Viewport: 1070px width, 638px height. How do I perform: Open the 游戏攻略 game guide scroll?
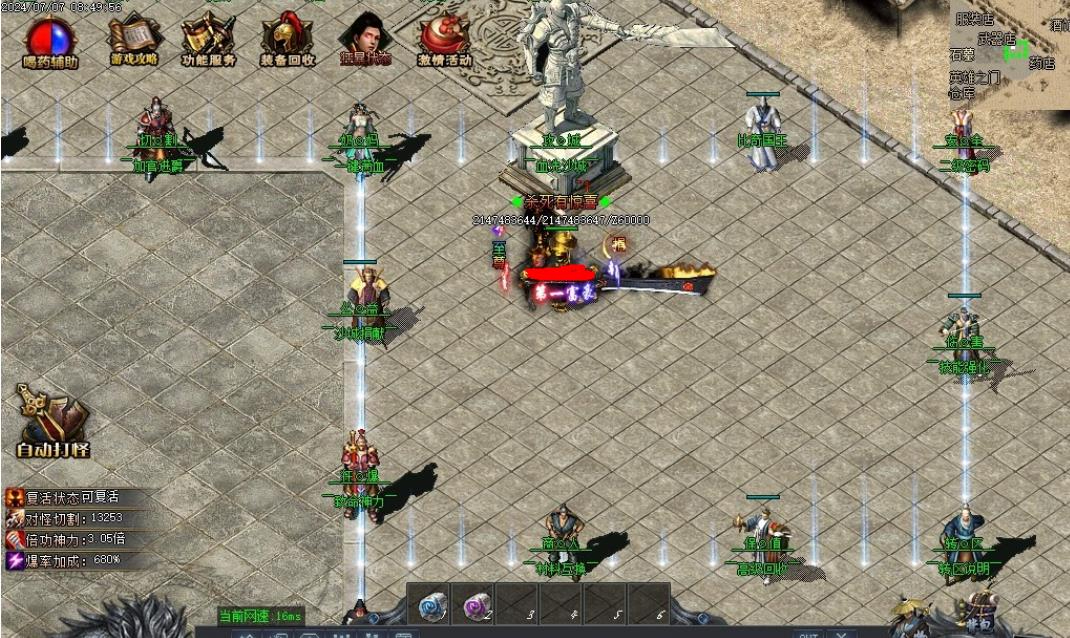click(x=132, y=38)
